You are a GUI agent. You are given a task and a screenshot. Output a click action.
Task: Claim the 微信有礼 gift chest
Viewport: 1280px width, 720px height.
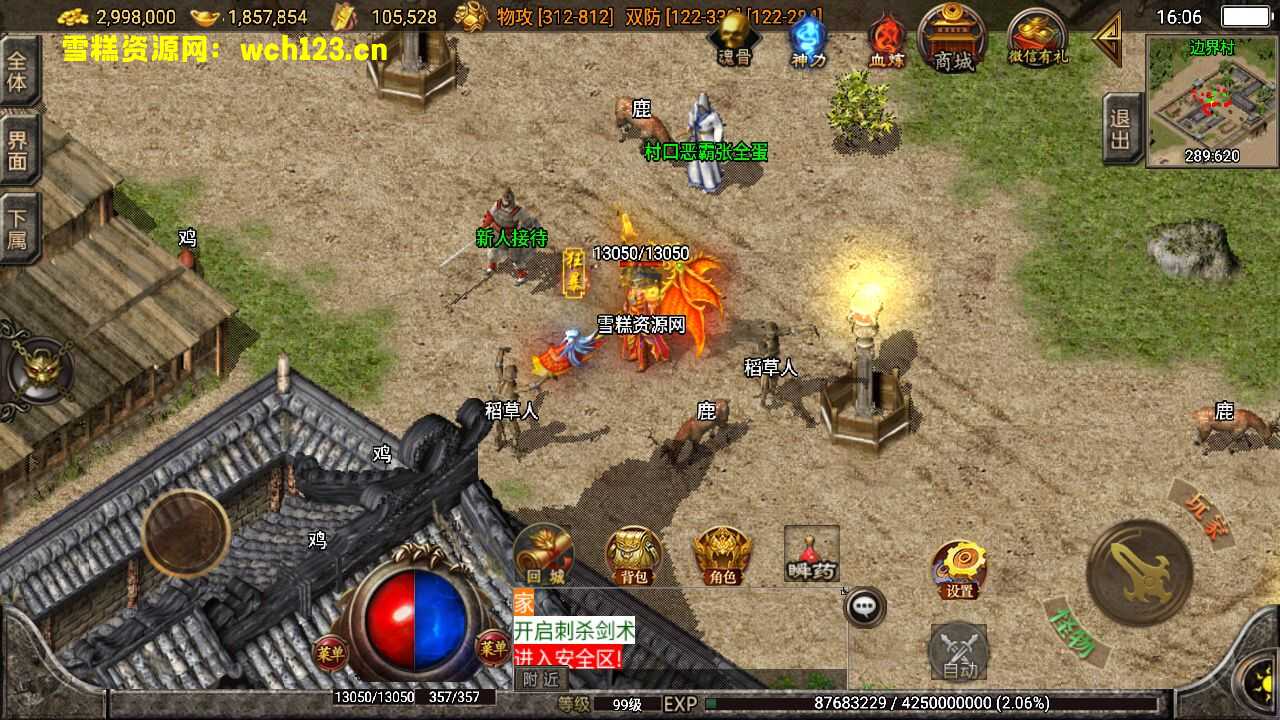1037,38
